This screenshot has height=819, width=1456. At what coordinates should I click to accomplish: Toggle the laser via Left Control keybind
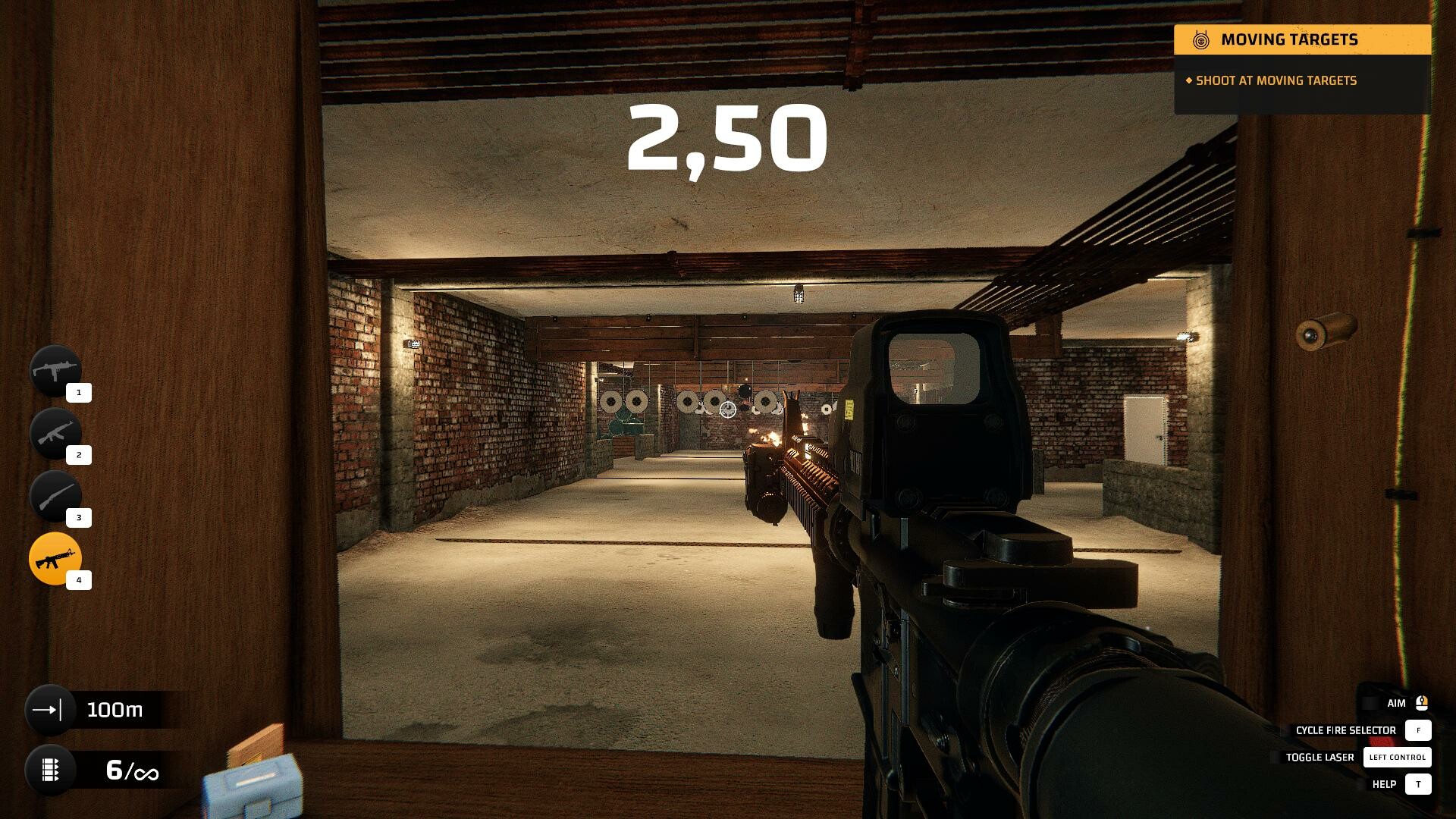coord(1397,757)
